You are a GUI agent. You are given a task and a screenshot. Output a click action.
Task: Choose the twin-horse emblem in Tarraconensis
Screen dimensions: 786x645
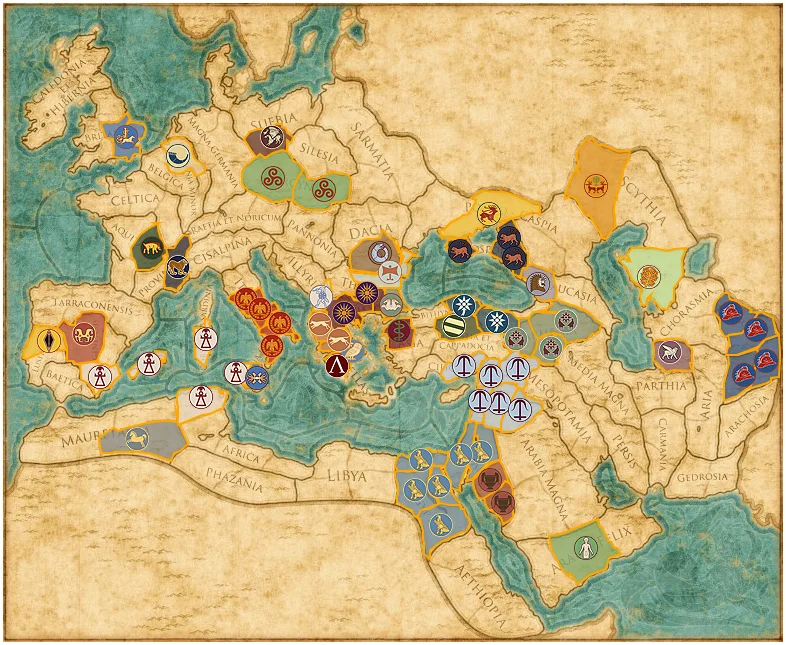point(83,336)
